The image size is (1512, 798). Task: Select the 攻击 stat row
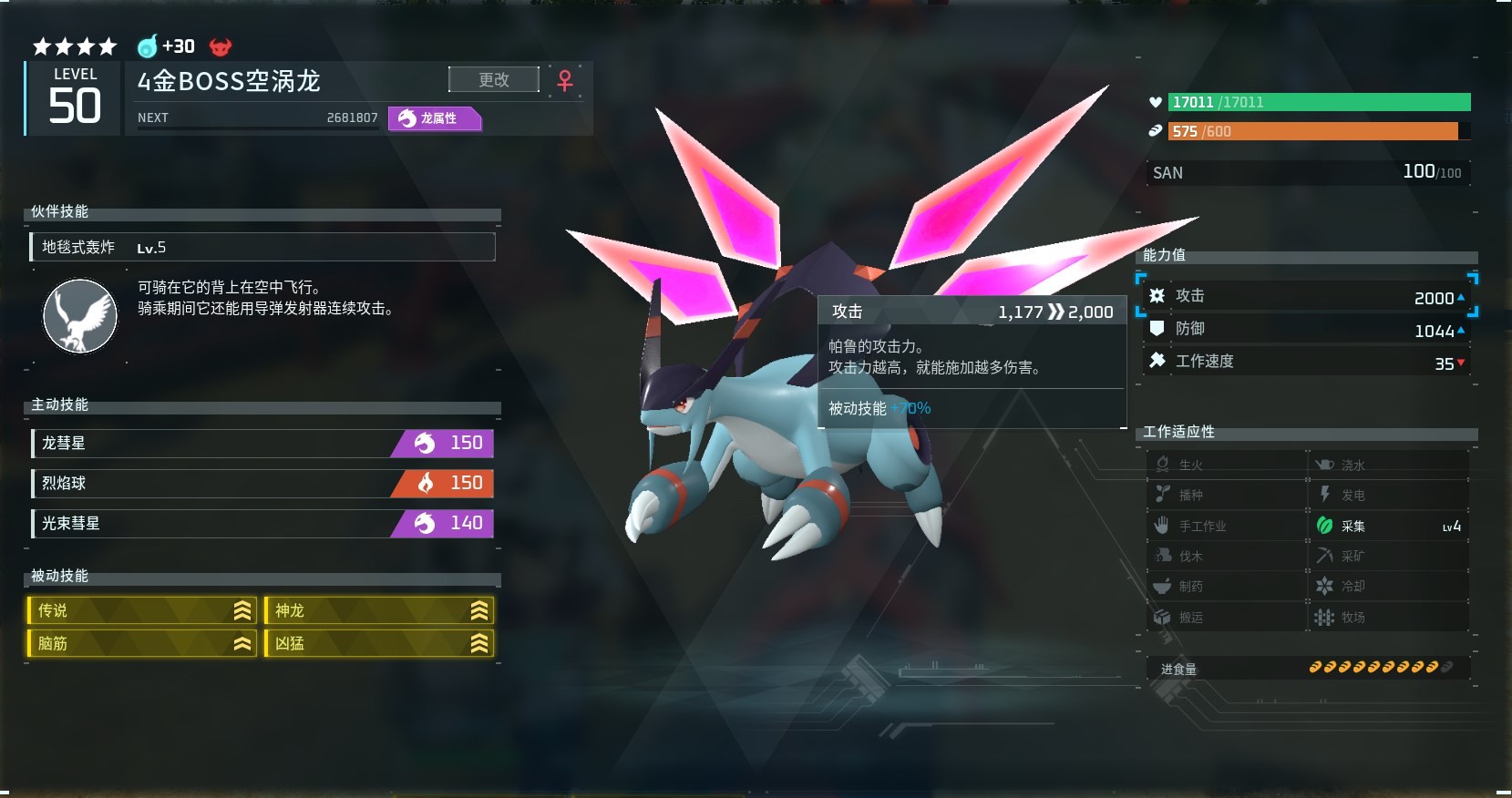[1305, 297]
